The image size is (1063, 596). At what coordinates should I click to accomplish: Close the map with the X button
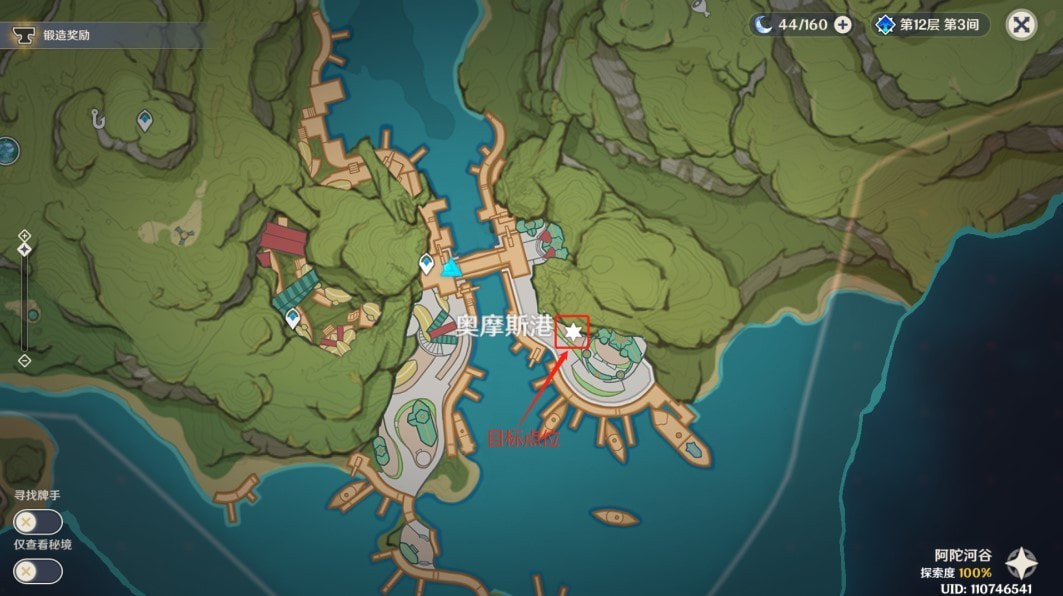(1021, 25)
